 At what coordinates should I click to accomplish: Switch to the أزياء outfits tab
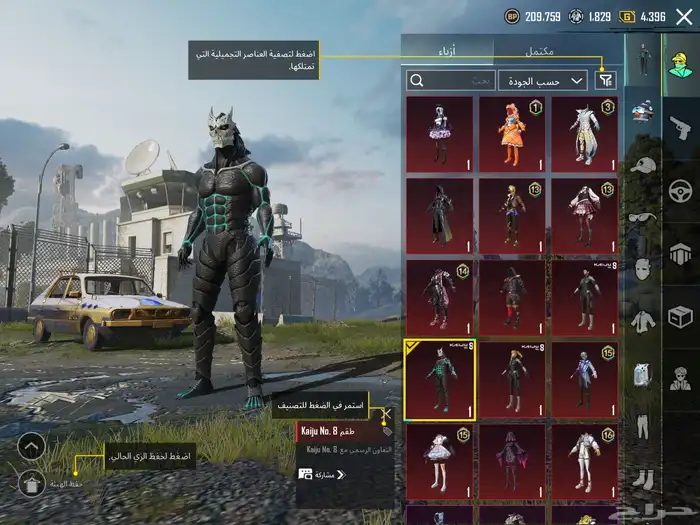click(x=446, y=50)
